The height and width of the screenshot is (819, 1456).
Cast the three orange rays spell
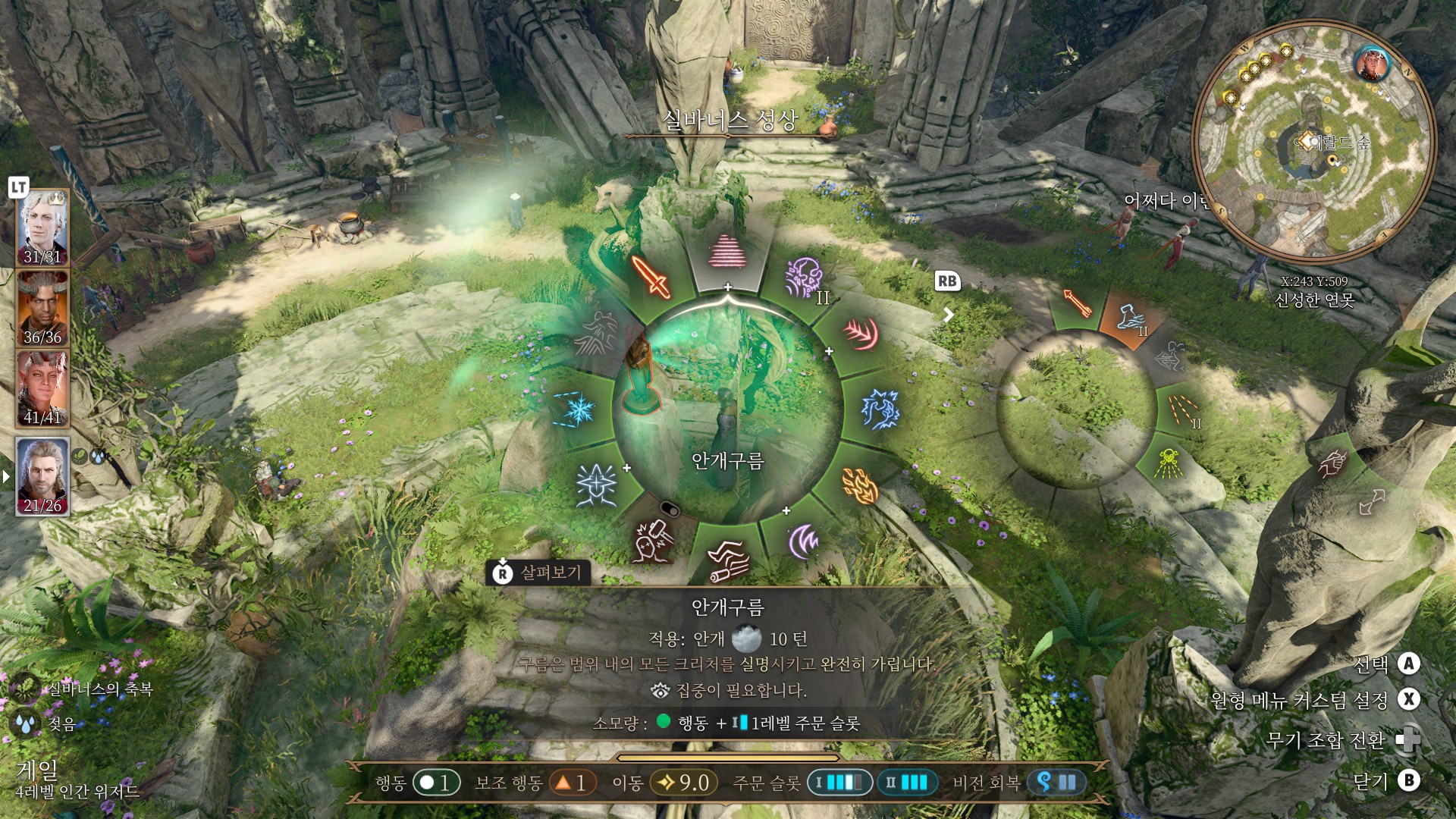click(x=1181, y=410)
